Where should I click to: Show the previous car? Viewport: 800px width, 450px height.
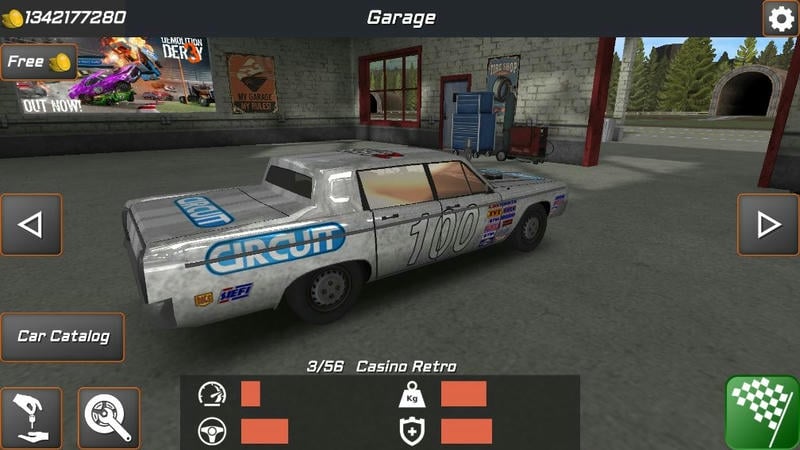click(31, 224)
